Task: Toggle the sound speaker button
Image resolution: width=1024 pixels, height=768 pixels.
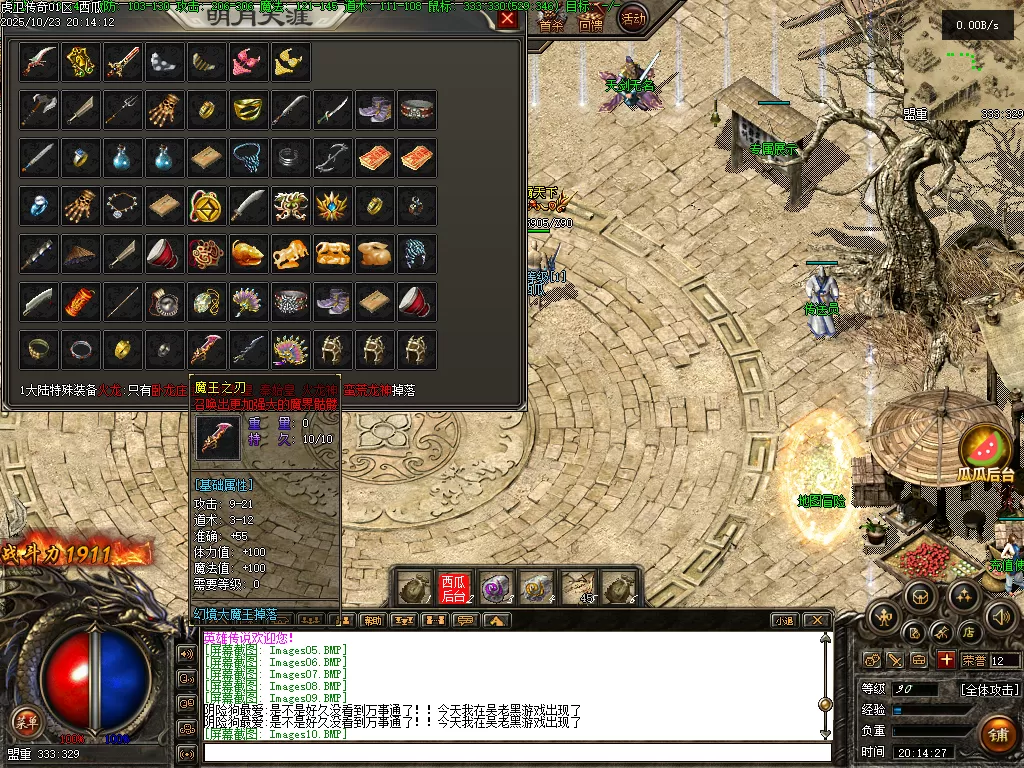Action: 1000,616
